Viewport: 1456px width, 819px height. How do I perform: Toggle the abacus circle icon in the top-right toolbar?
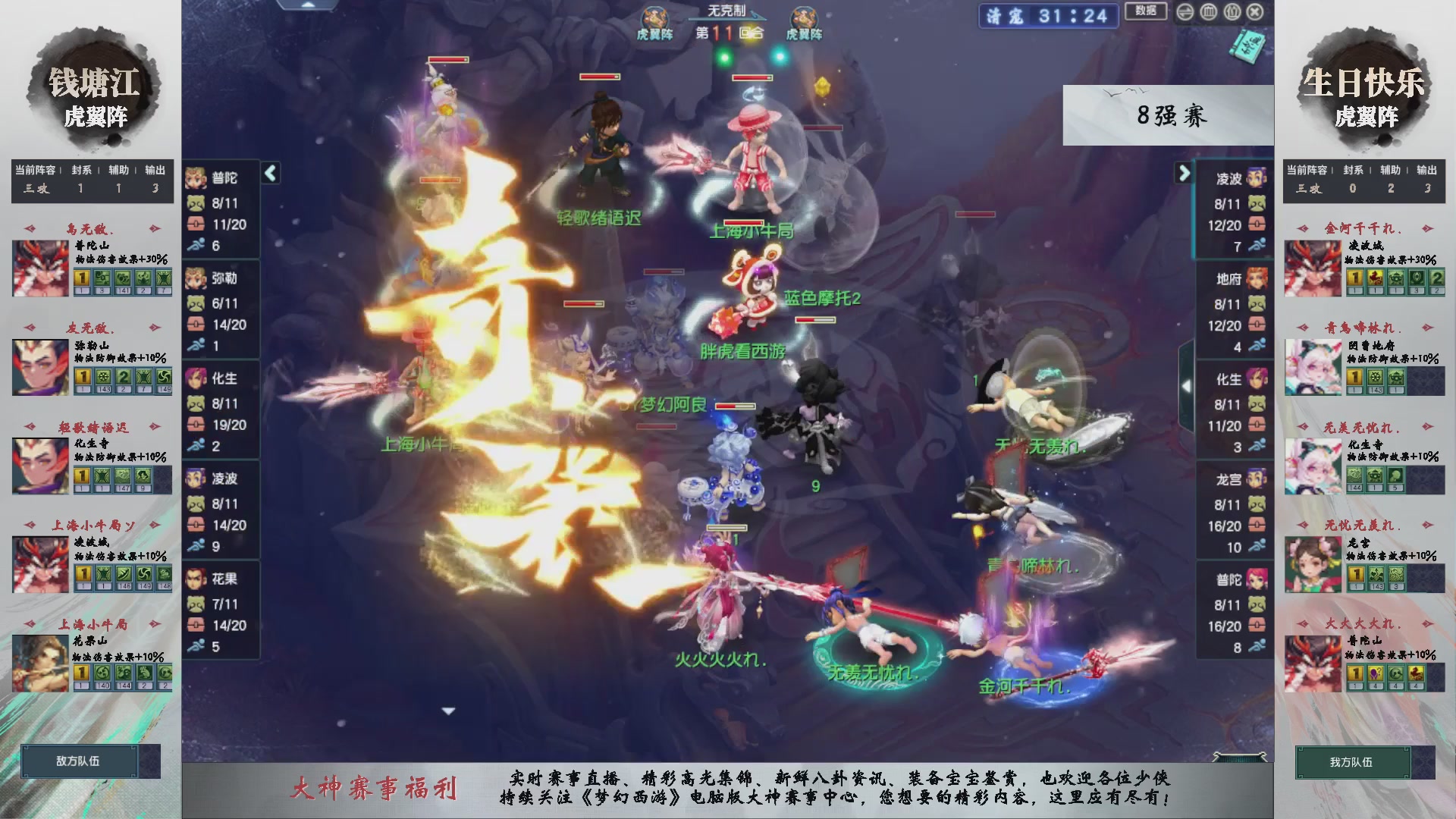tap(1208, 12)
